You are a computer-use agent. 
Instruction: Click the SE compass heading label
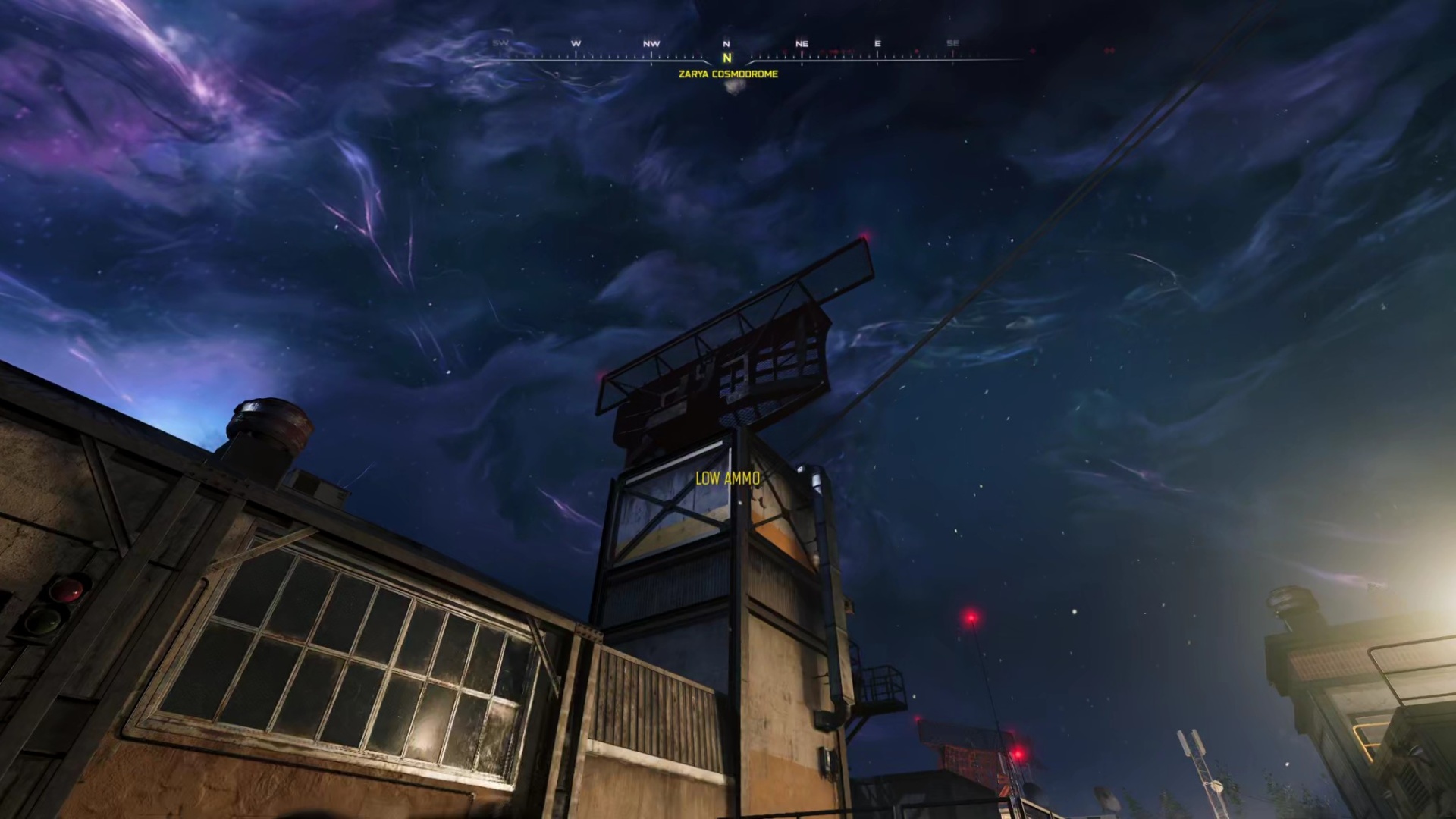click(952, 43)
